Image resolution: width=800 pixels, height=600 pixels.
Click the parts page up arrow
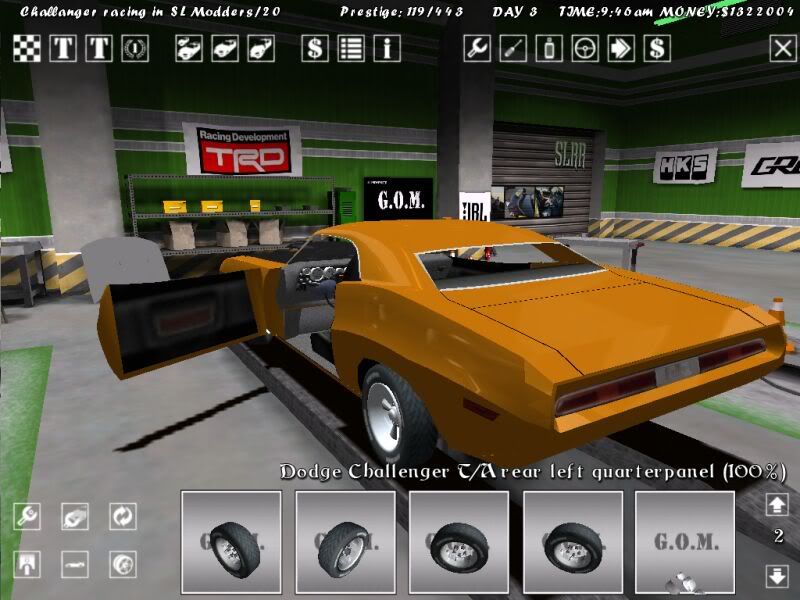coord(777,503)
